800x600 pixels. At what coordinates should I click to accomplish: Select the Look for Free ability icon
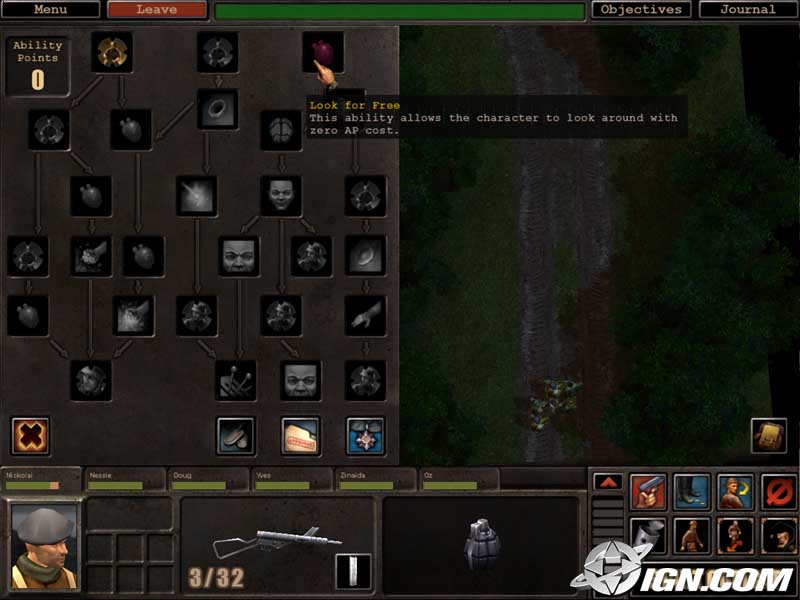(323, 52)
